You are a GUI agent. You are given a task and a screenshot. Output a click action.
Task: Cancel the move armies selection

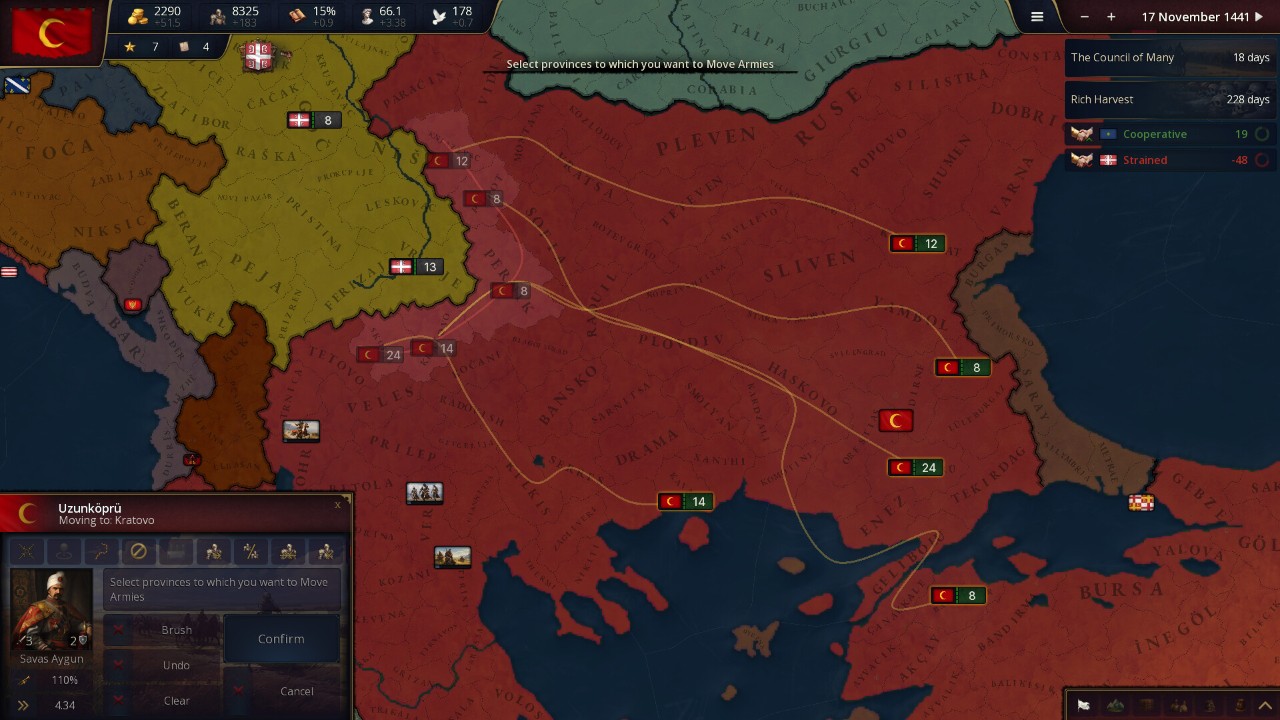[296, 691]
